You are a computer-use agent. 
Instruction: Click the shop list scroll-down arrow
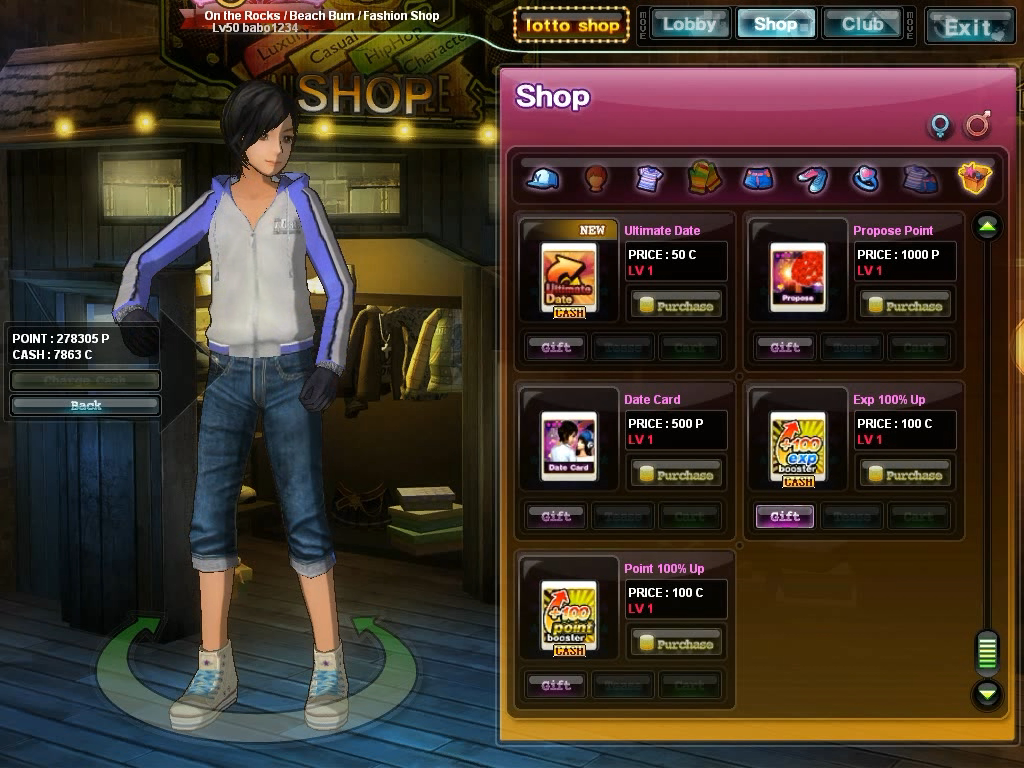[x=987, y=692]
